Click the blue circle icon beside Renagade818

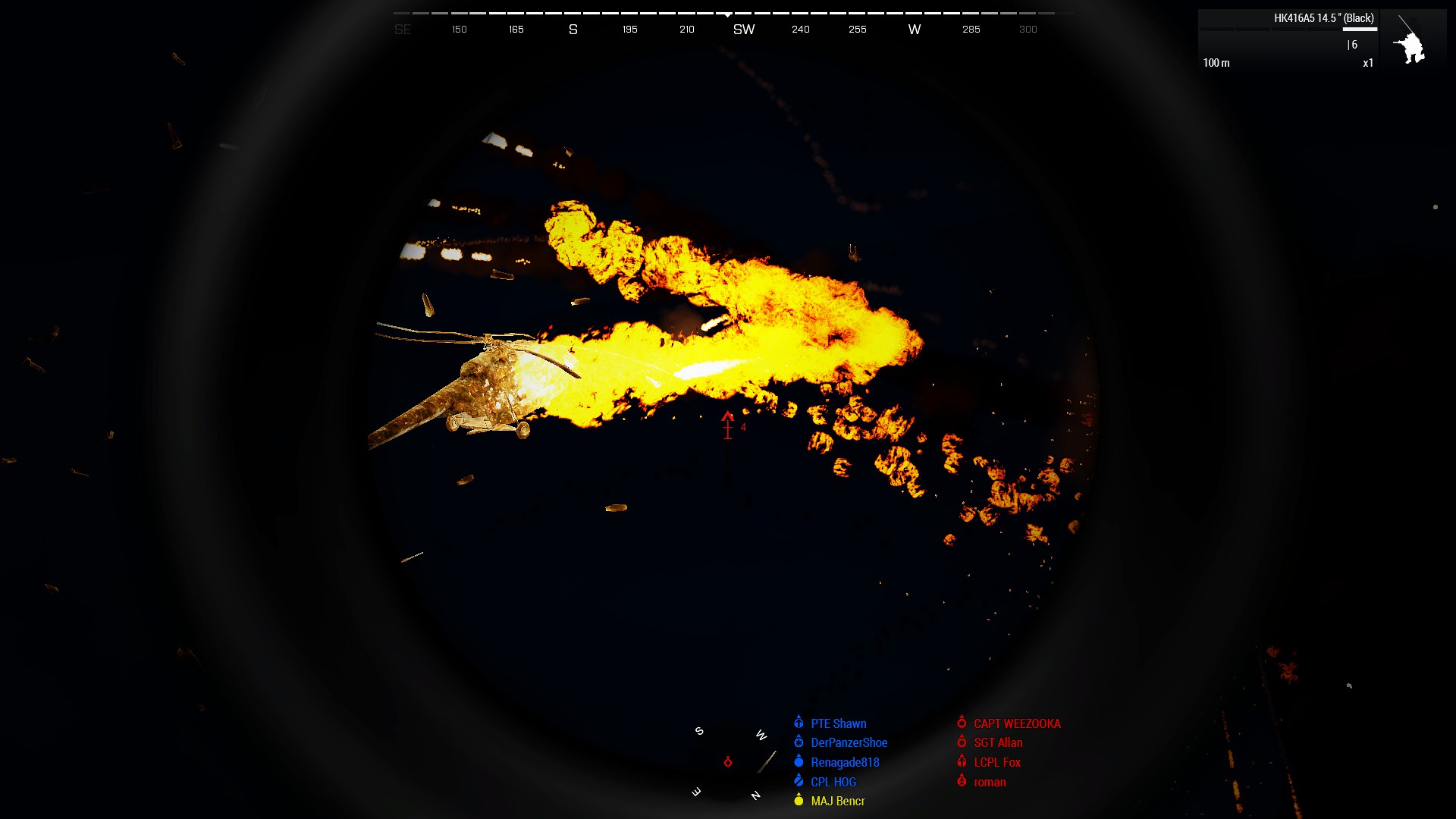(798, 762)
